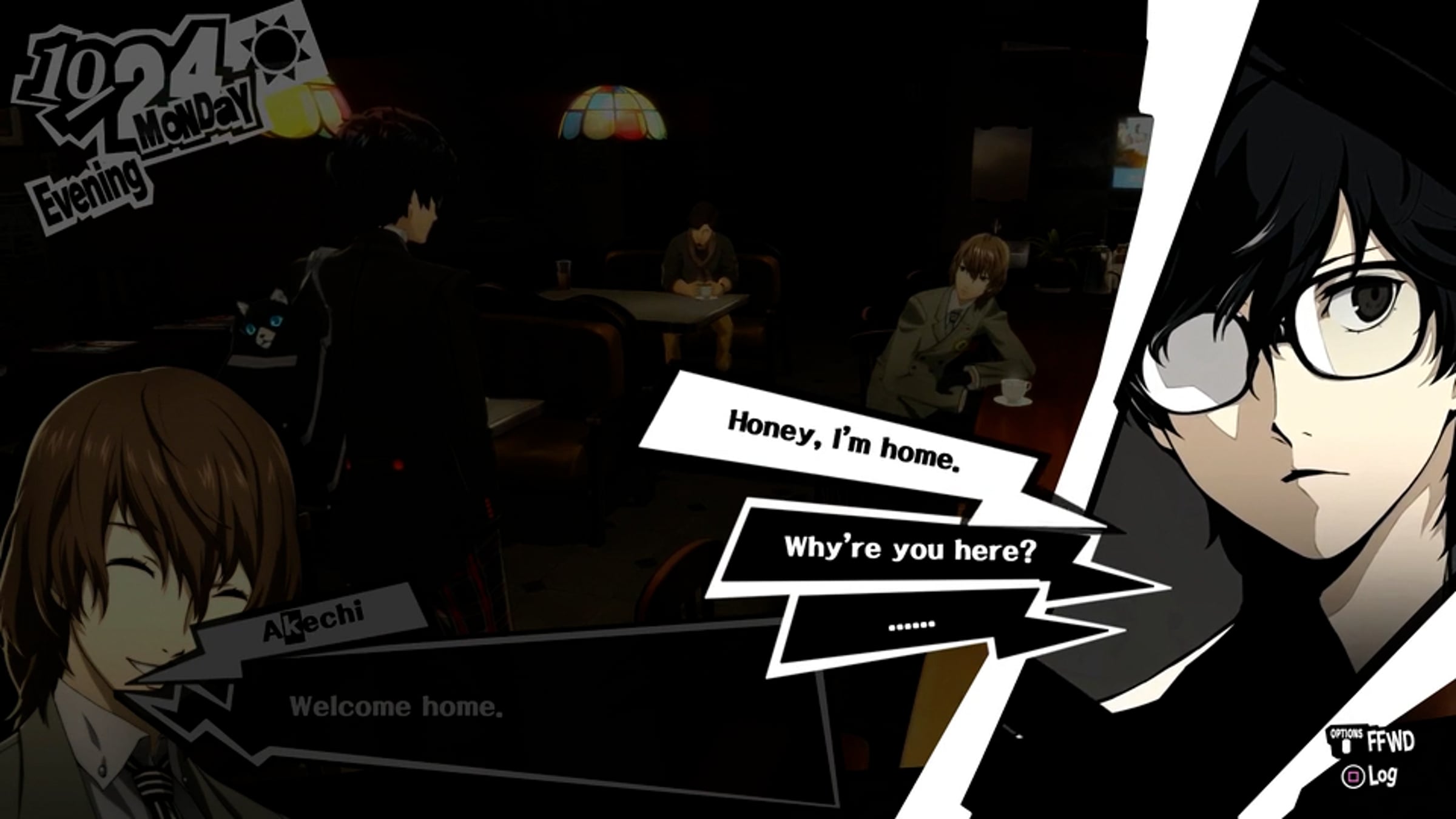Pick the silent "......" response
Image resolution: width=1456 pixels, height=819 pixels.
(911, 625)
